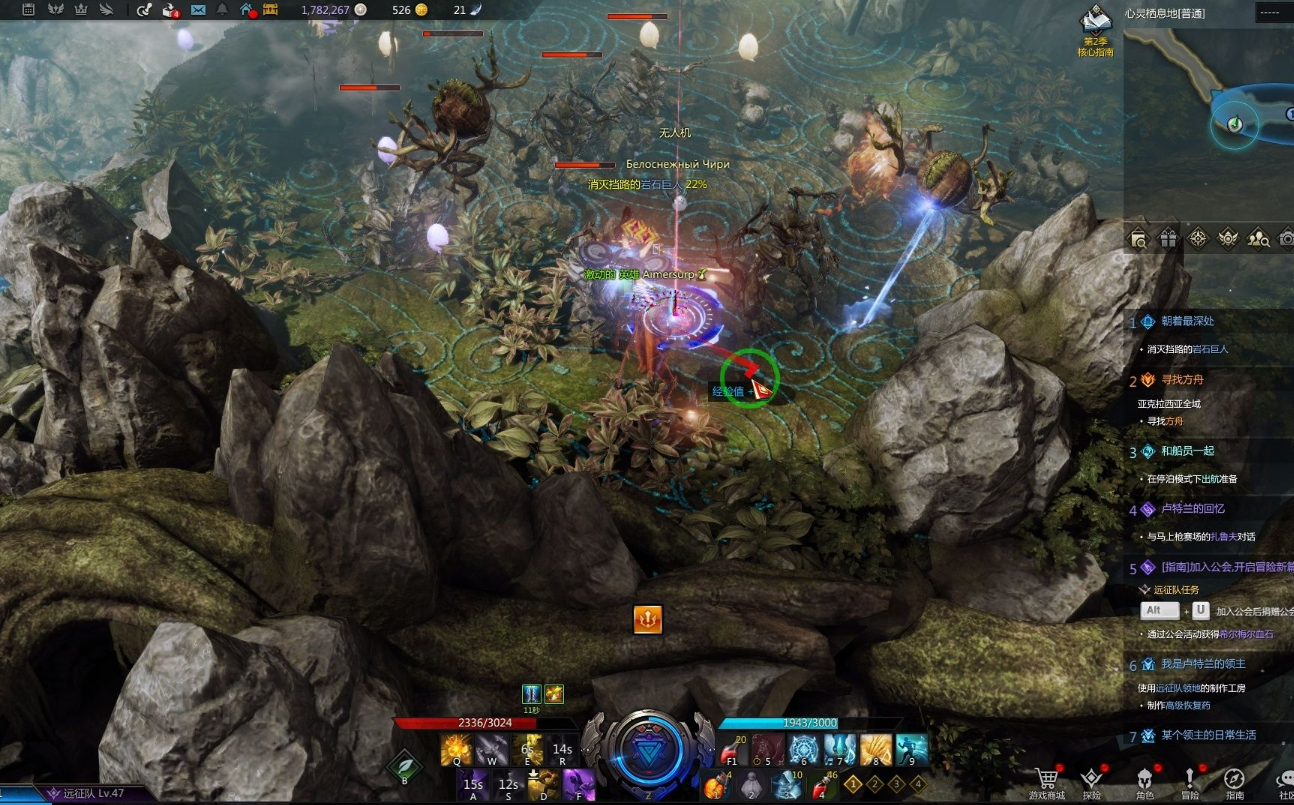1294x805 pixels.
Task: Activate the F skill on the hotbar
Action: click(577, 785)
